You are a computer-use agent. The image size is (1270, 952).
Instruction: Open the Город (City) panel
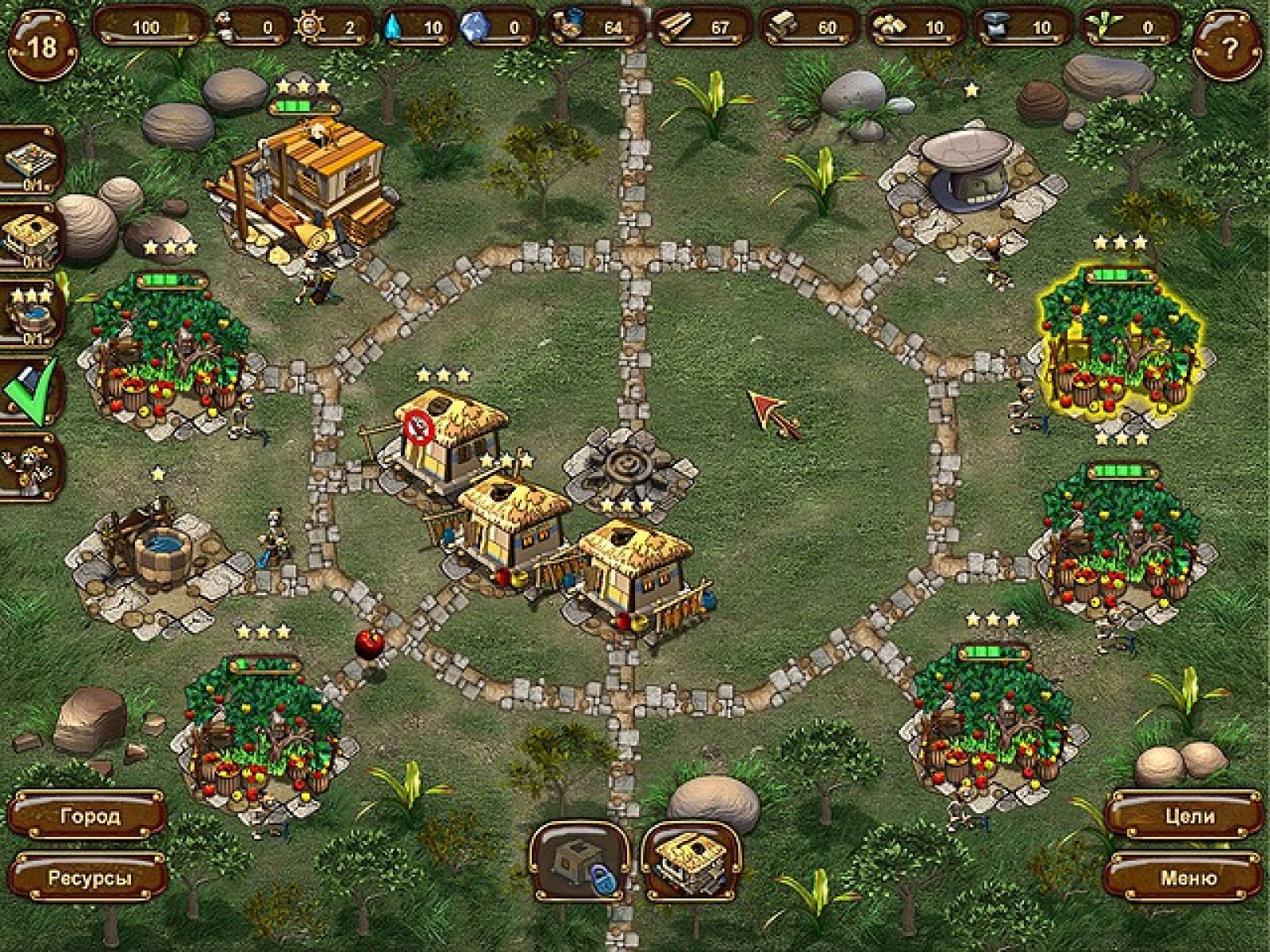click(89, 816)
